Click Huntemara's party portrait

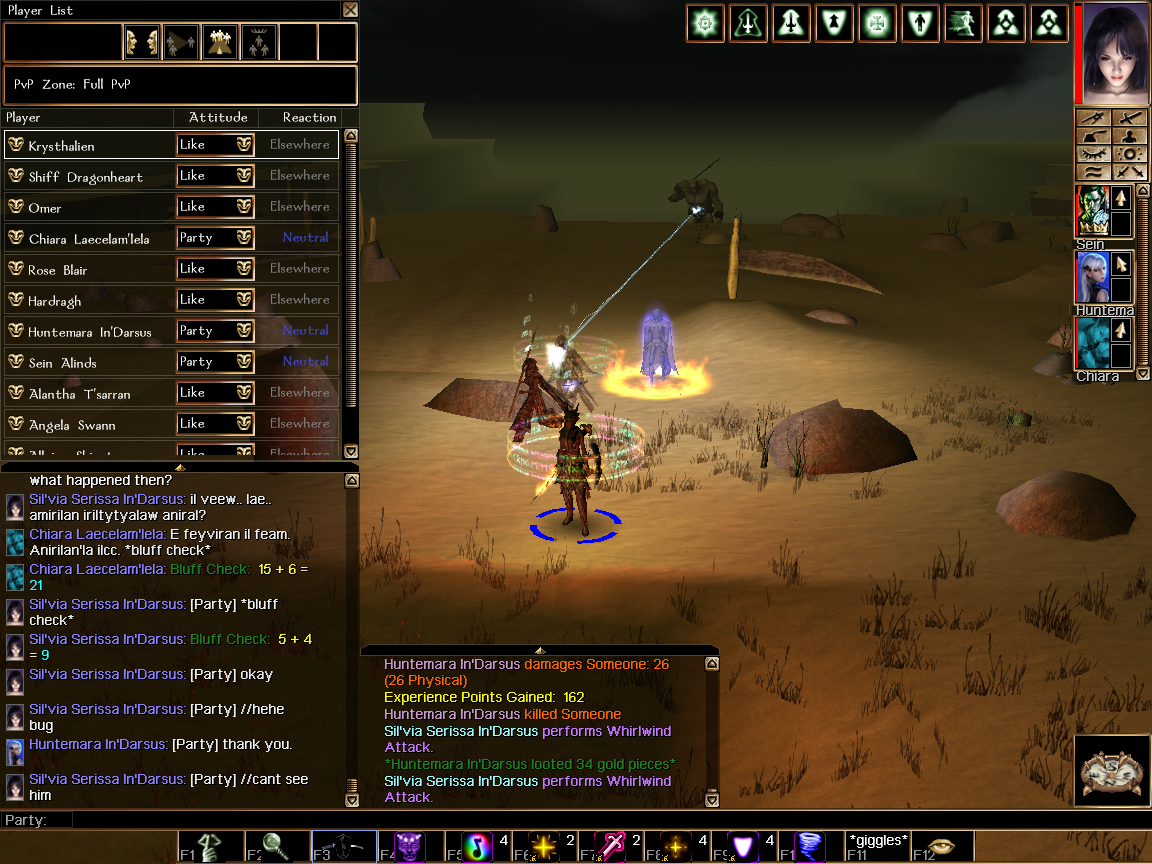(x=1091, y=276)
